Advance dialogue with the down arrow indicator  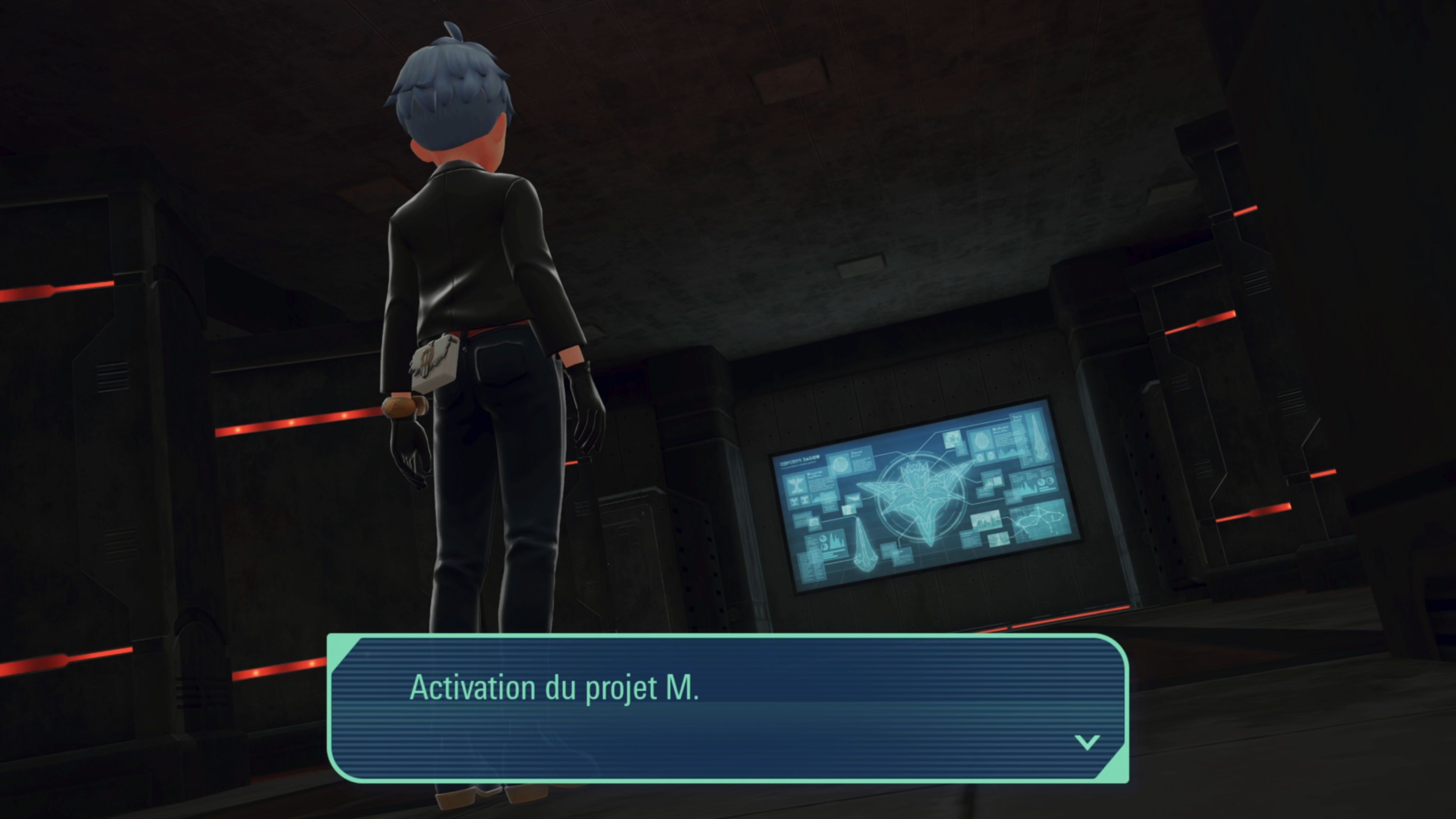[1086, 742]
